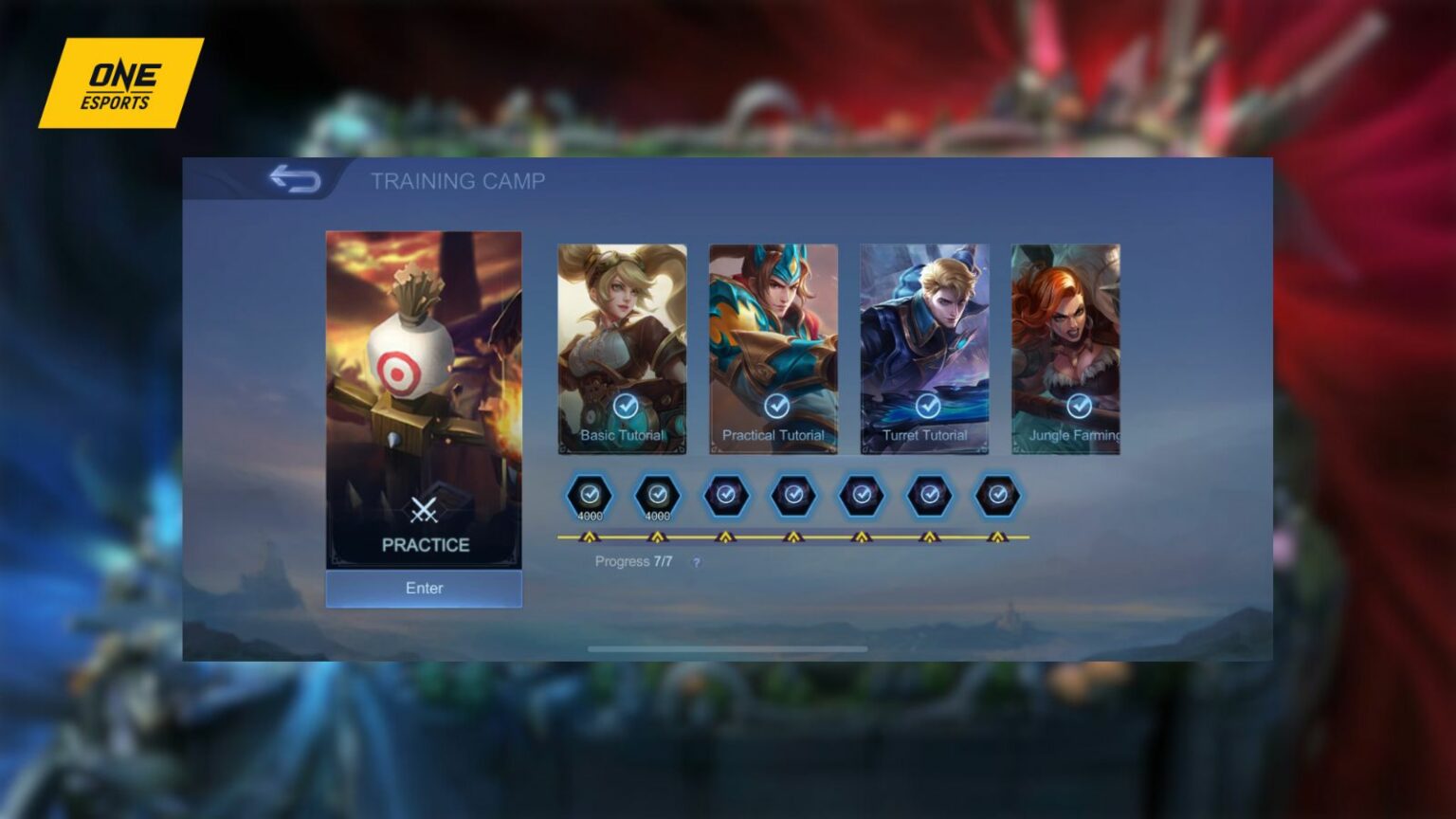
Task: Select the seventh hexagonal reward node
Action: point(996,495)
